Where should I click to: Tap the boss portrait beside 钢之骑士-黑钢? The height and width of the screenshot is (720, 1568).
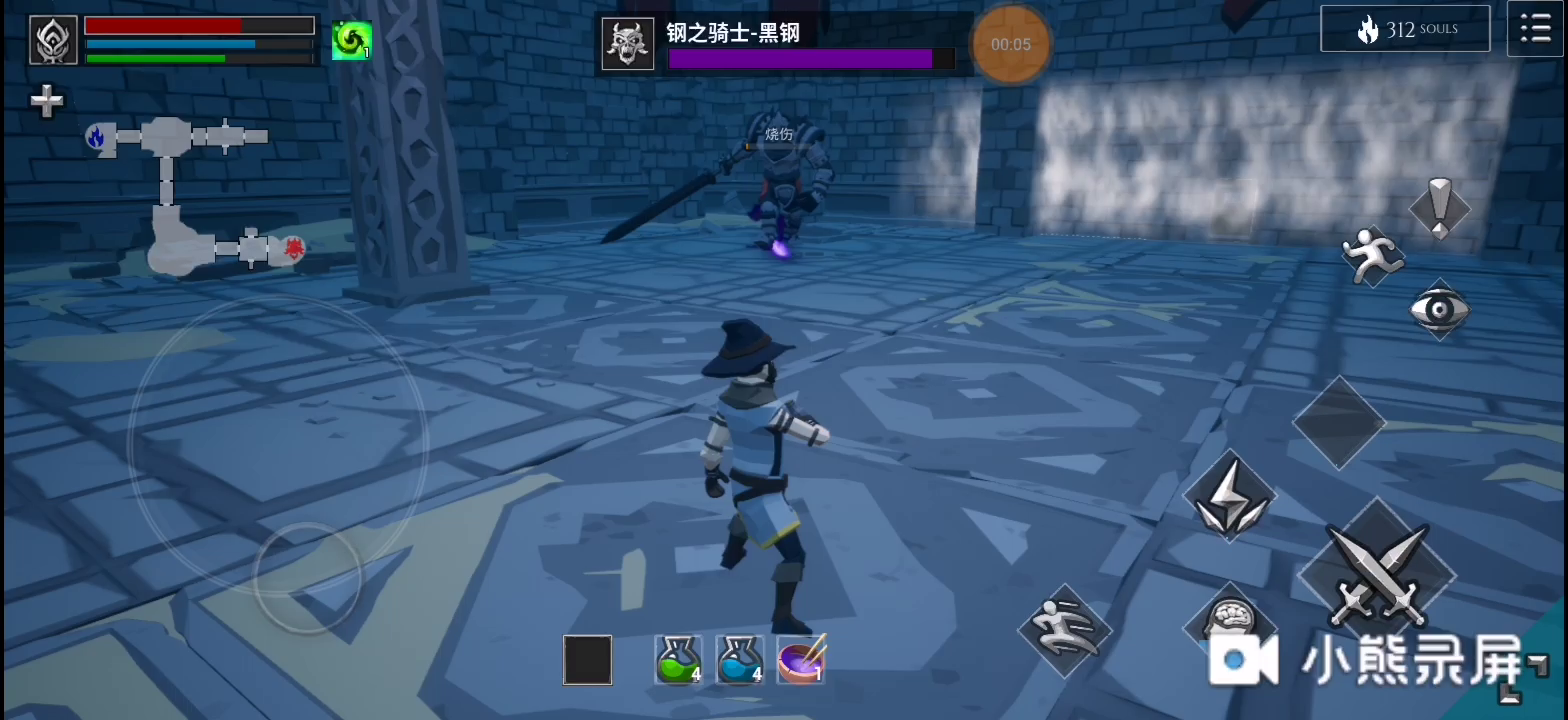[x=628, y=43]
